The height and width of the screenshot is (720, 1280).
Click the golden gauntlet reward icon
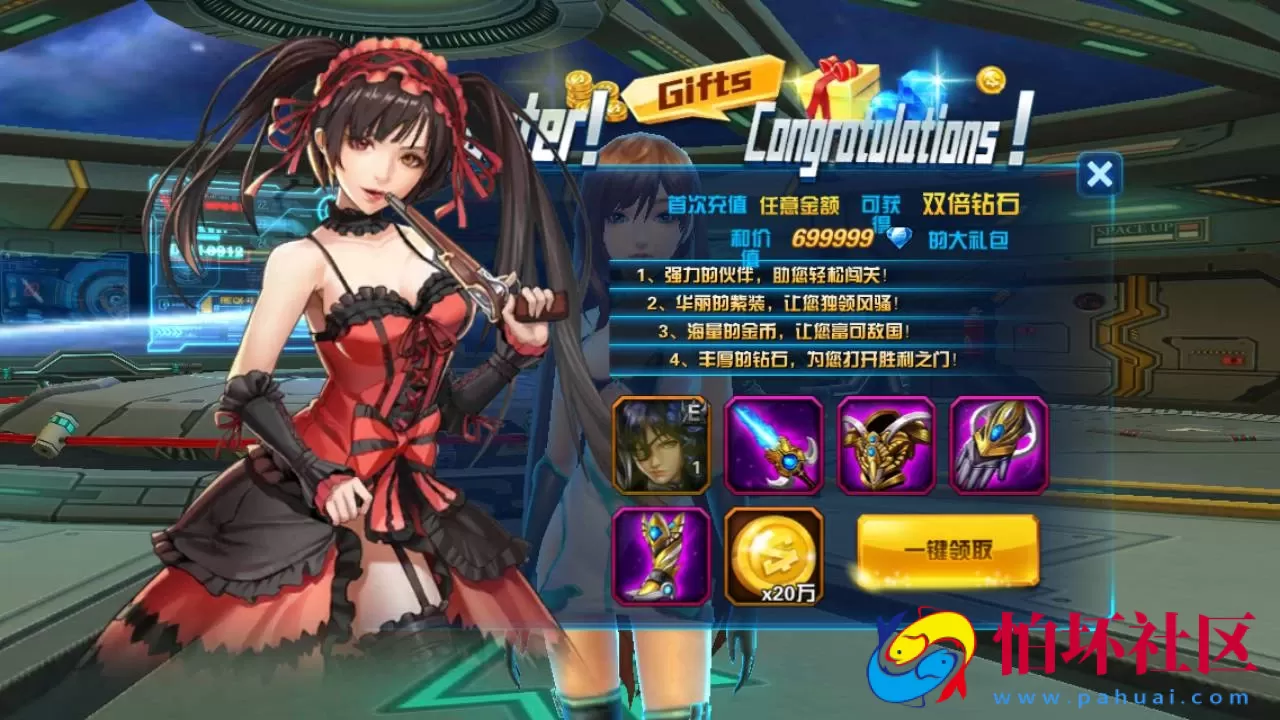1000,448
